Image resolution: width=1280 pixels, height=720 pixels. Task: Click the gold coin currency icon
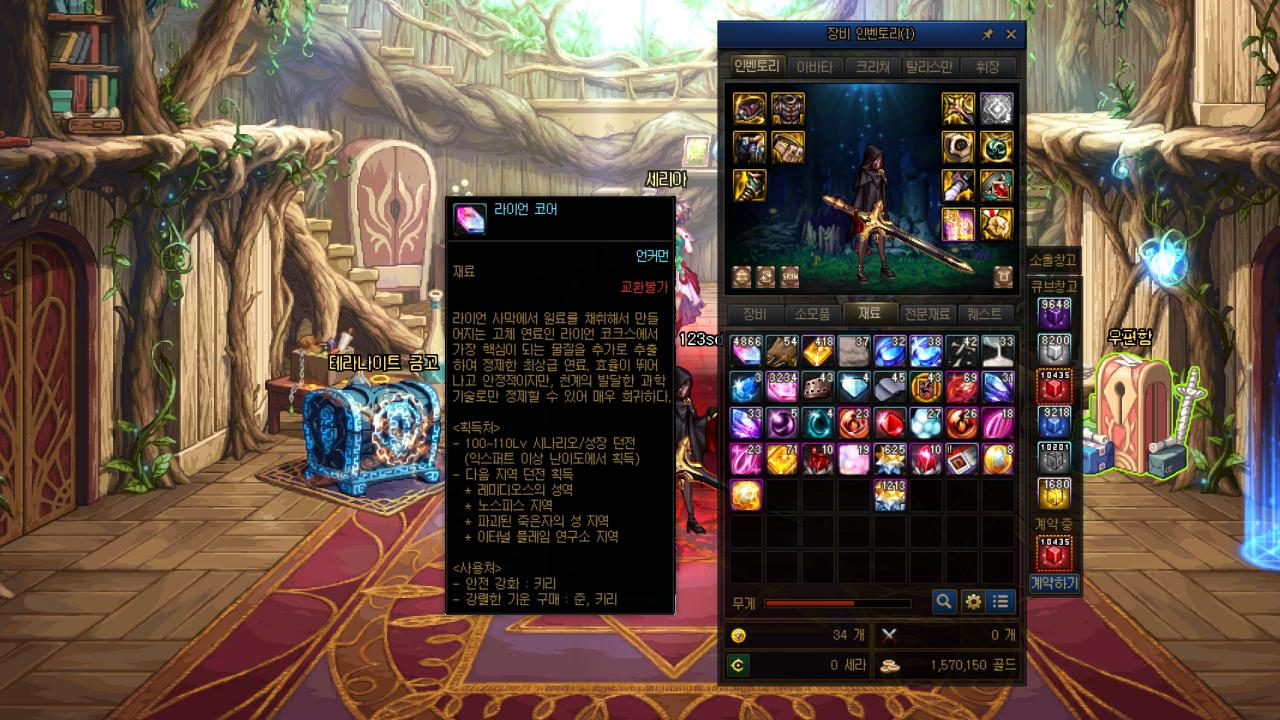[737, 636]
